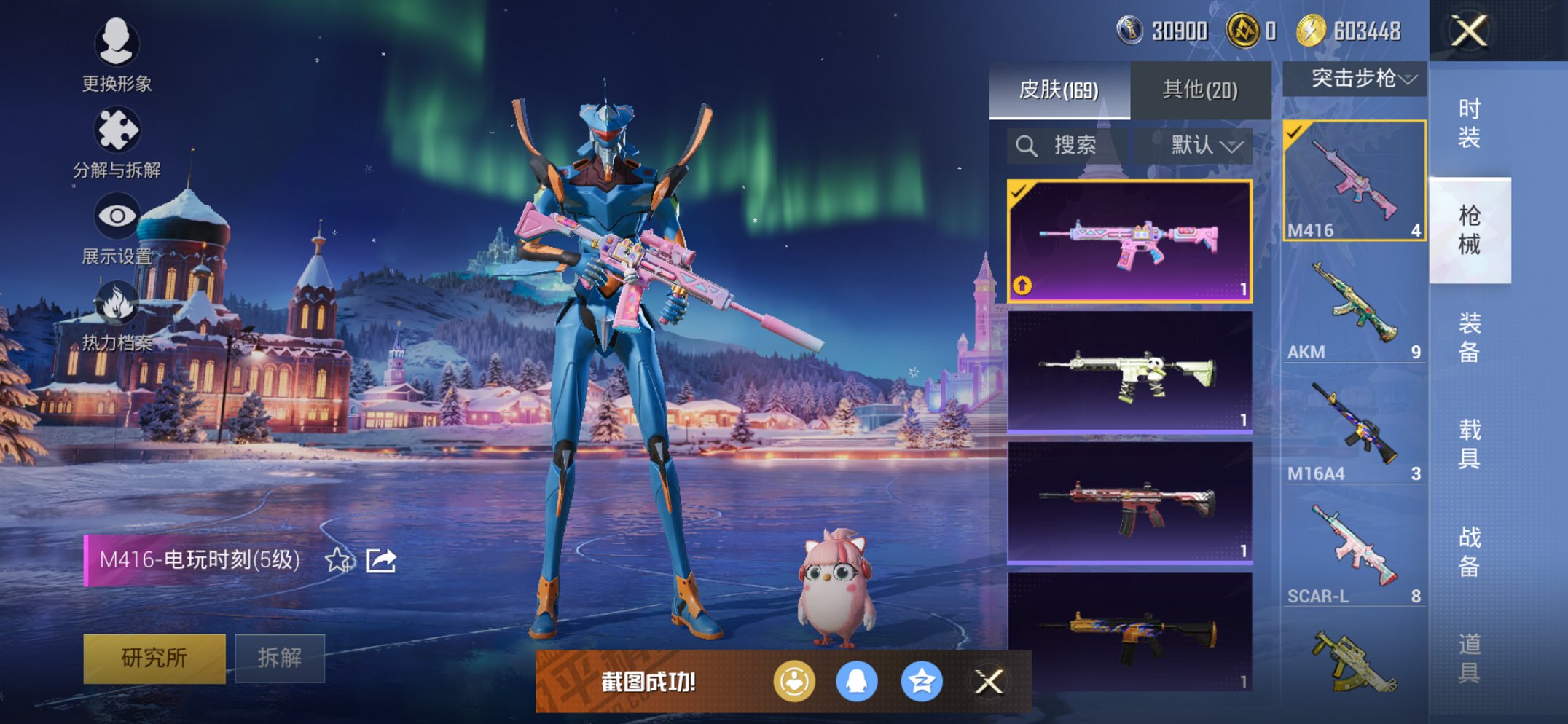The height and width of the screenshot is (724, 1568).
Task: Close the wardrobe with the top X
Action: coord(1469,31)
